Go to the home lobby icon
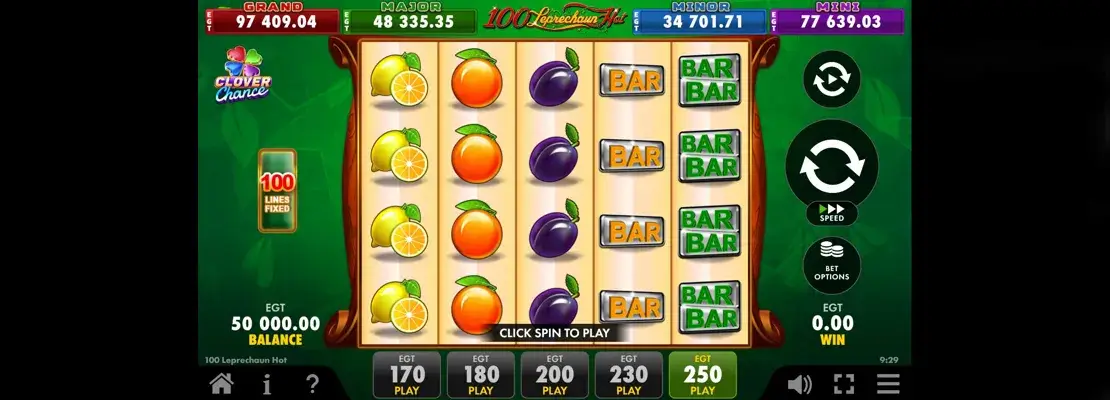 (x=221, y=383)
